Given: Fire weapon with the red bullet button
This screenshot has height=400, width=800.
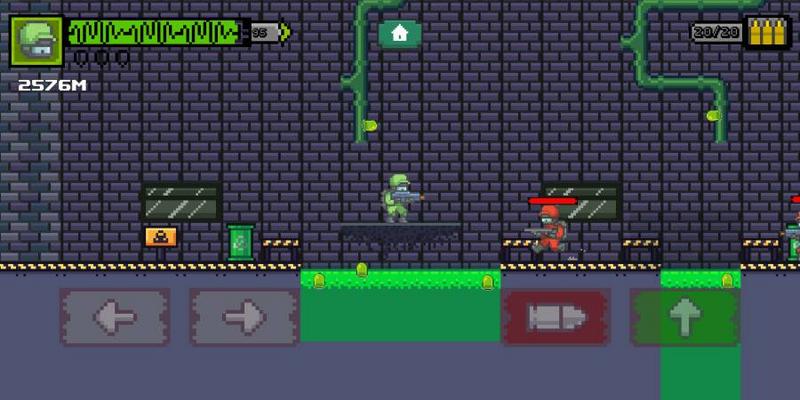Looking at the screenshot, I should point(556,317).
